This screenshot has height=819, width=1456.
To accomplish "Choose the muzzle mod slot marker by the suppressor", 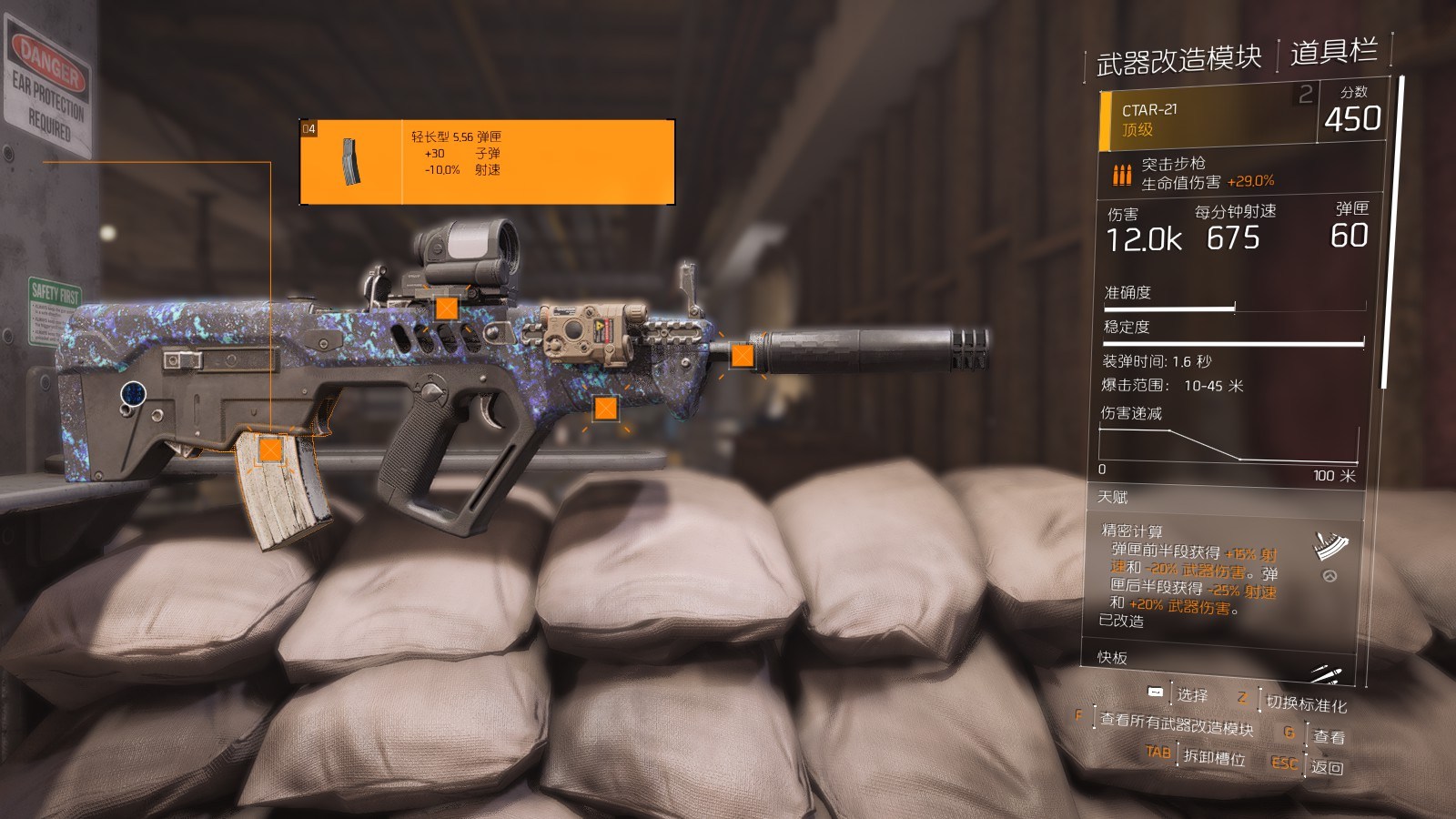I will point(743,356).
